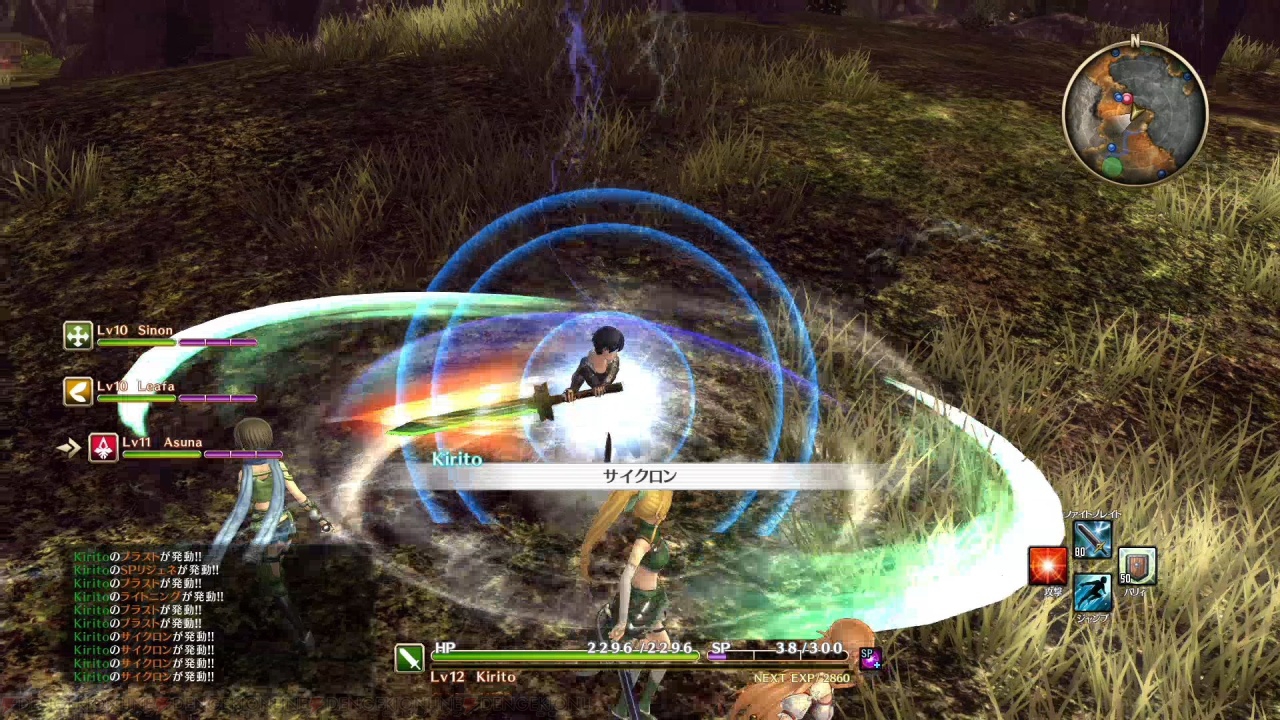The height and width of the screenshot is (720, 1280).
Task: Activate the sword skill costing 80 SP
Action: pos(1092,541)
